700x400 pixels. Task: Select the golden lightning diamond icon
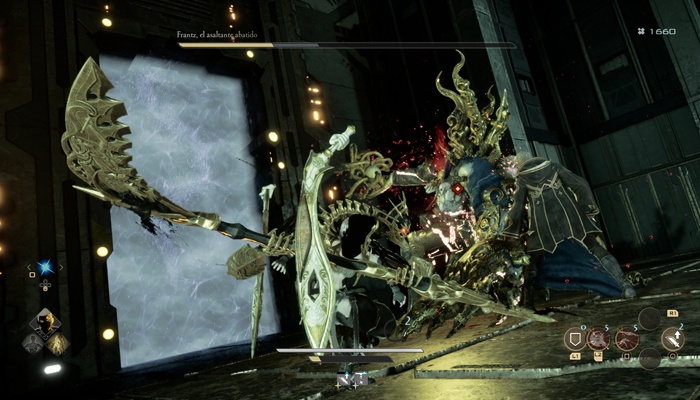(x=58, y=343)
